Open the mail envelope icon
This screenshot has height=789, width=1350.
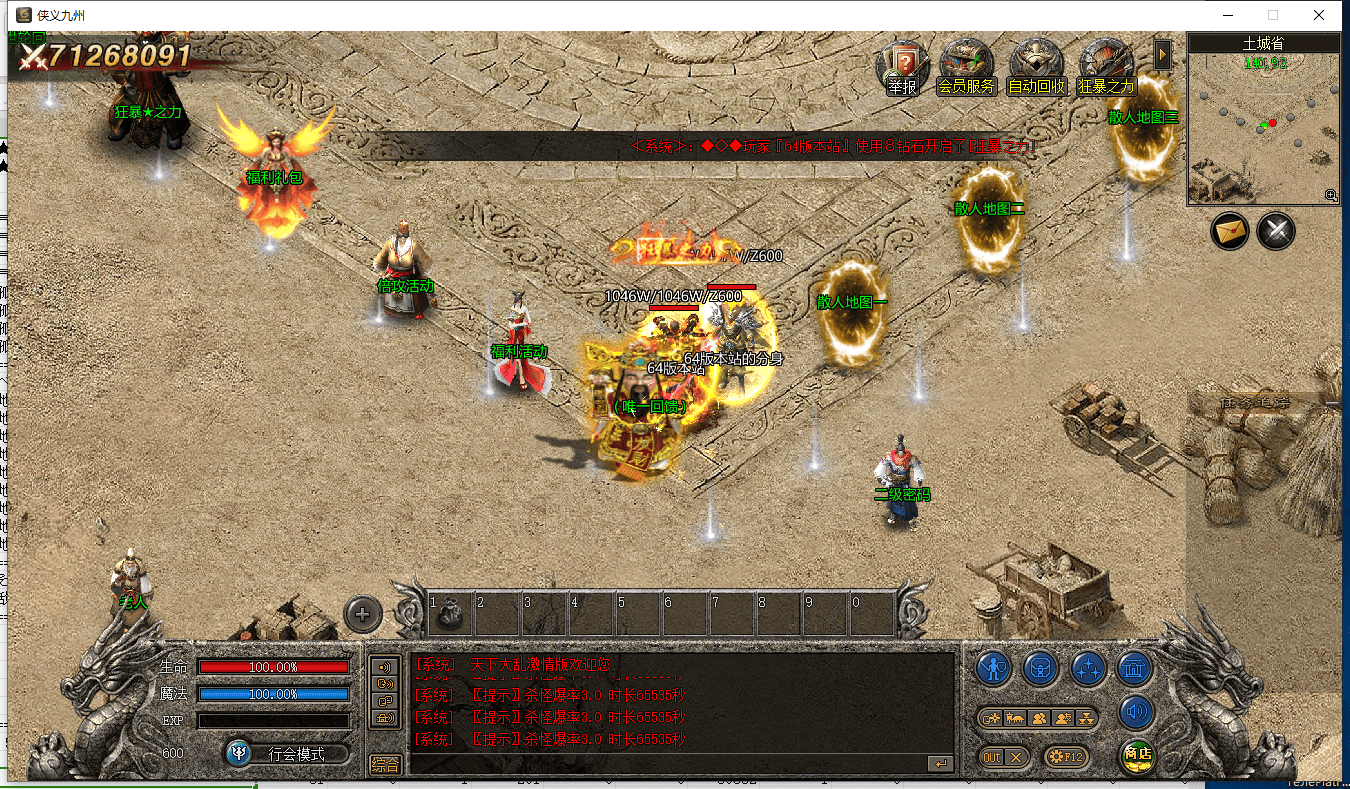pyautogui.click(x=1230, y=232)
